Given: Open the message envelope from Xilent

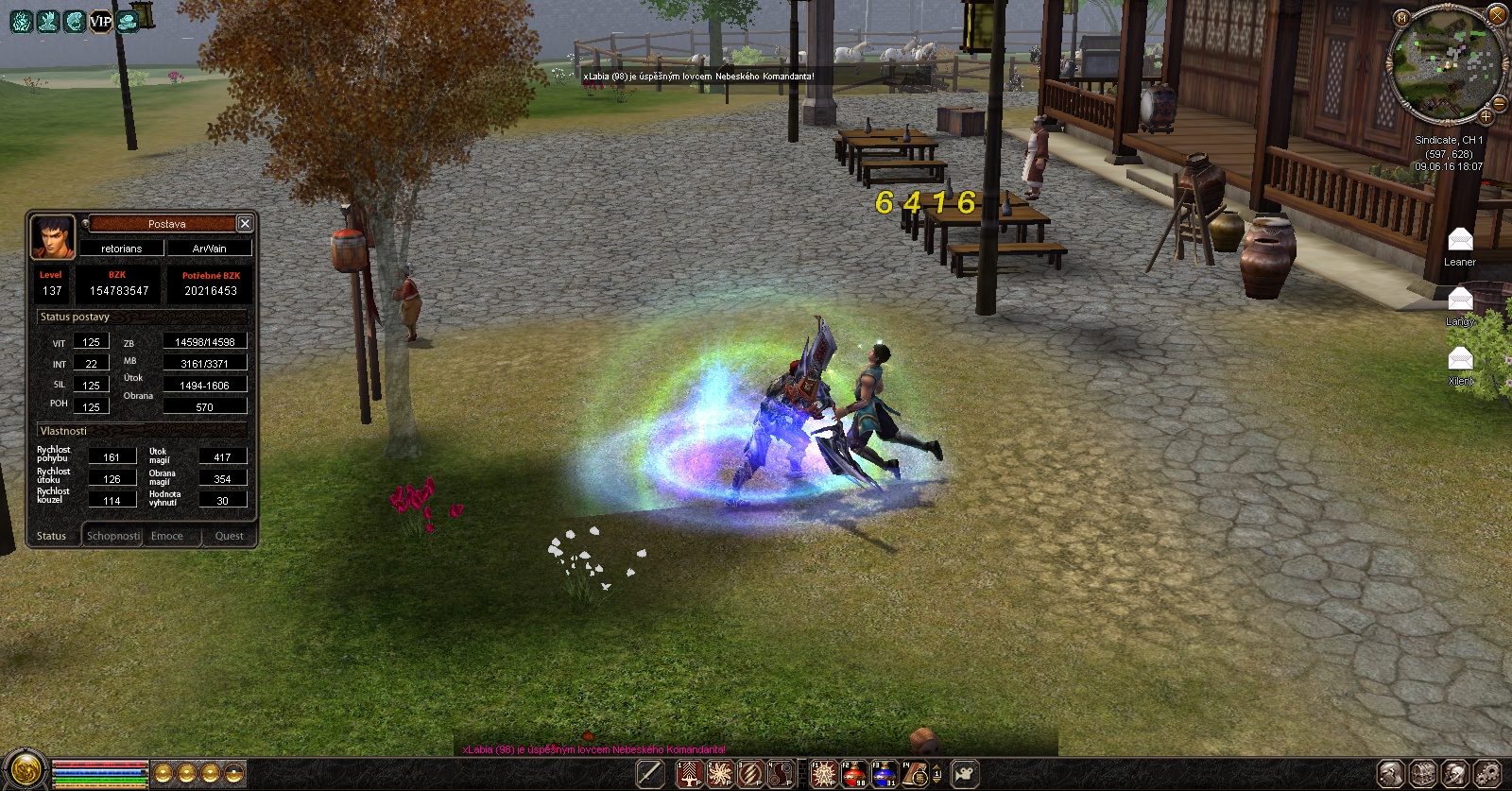Looking at the screenshot, I should tap(1460, 359).
